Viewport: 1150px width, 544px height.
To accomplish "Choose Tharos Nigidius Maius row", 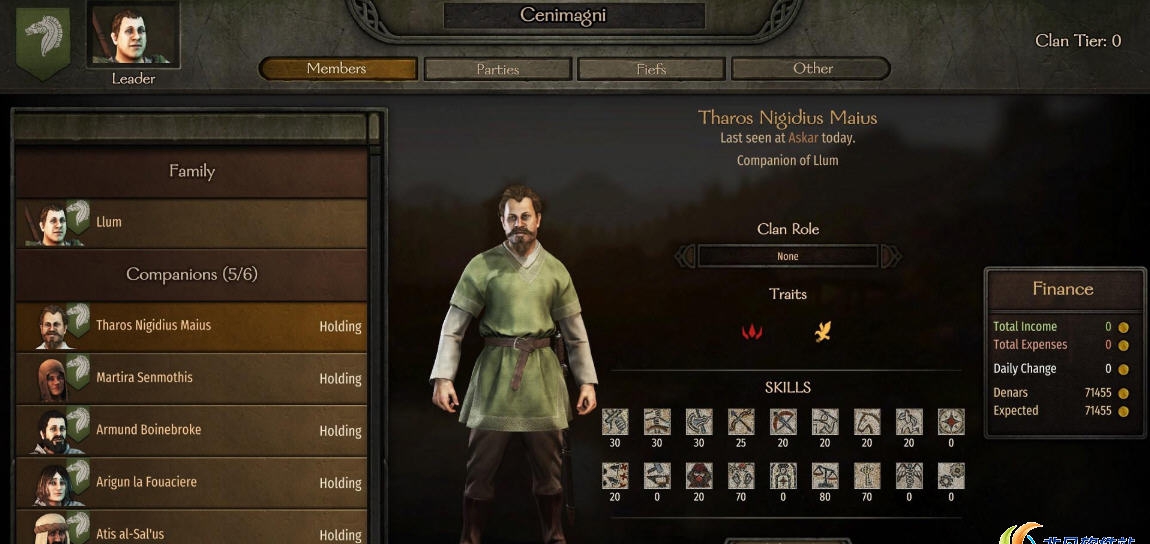I will click(x=191, y=326).
